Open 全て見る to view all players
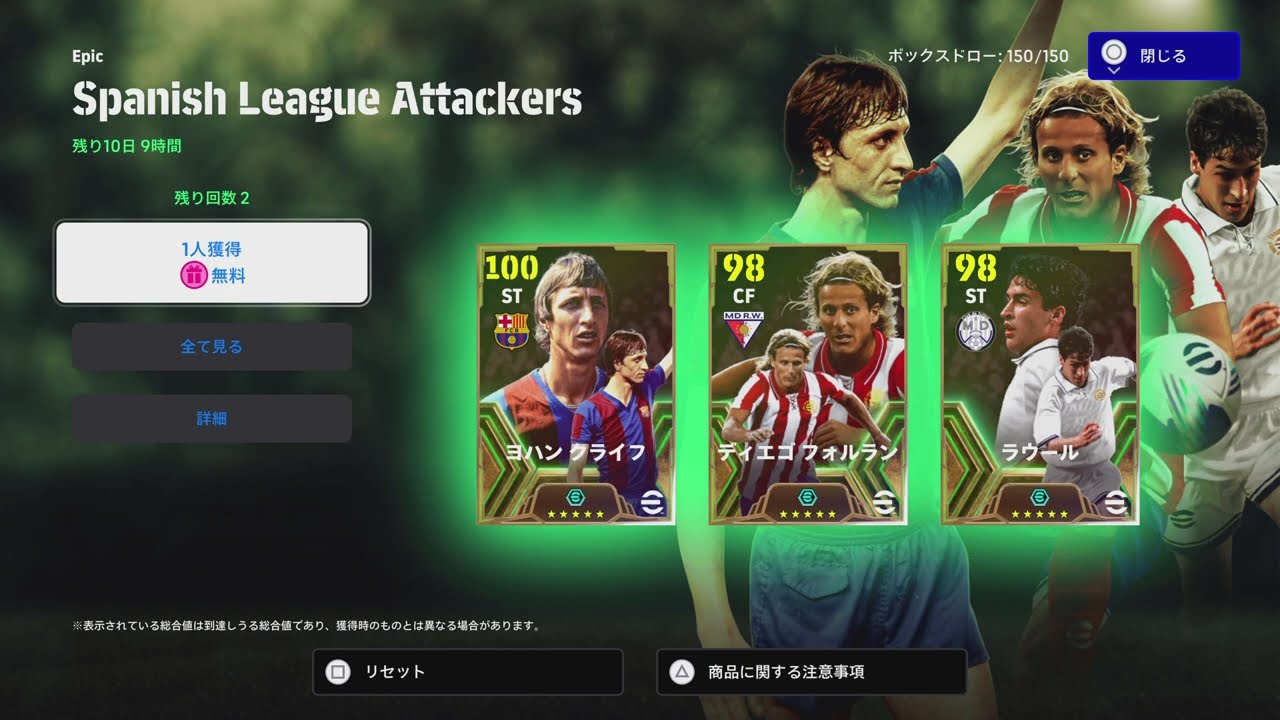 pyautogui.click(x=211, y=347)
